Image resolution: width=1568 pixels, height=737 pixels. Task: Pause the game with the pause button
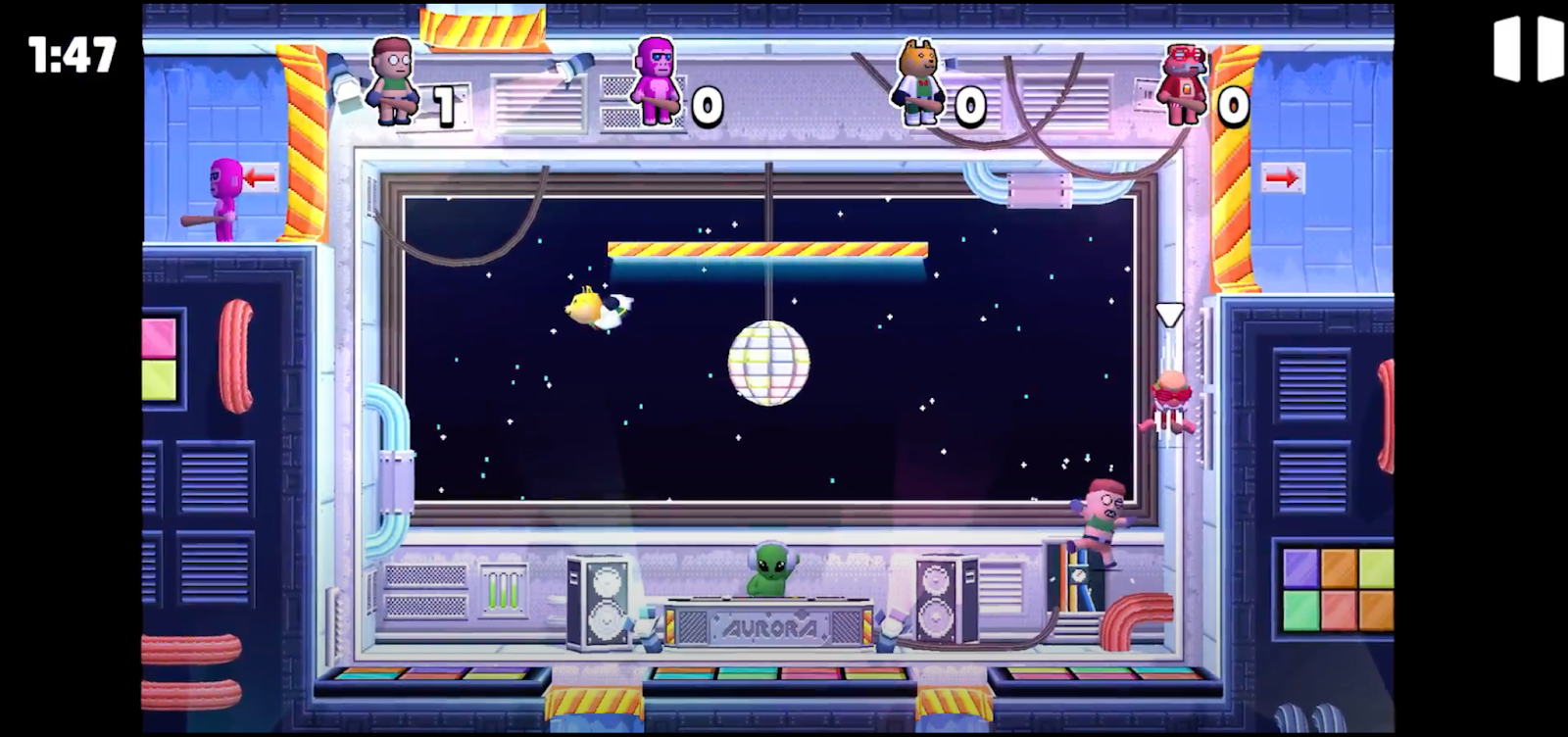pyautogui.click(x=1528, y=50)
